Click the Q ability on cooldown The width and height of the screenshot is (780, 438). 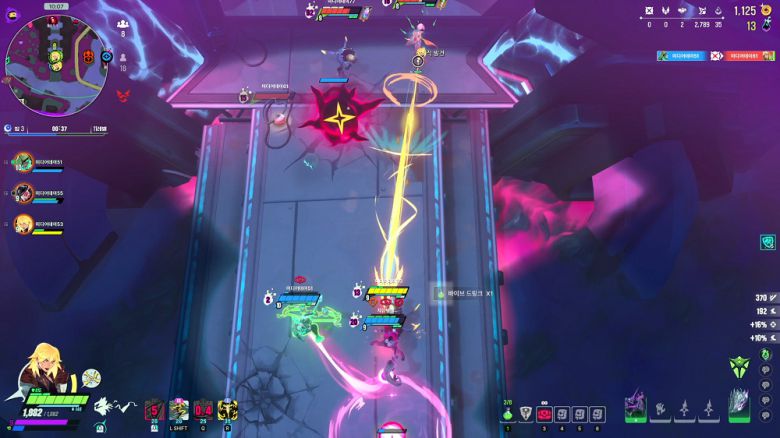(203, 410)
